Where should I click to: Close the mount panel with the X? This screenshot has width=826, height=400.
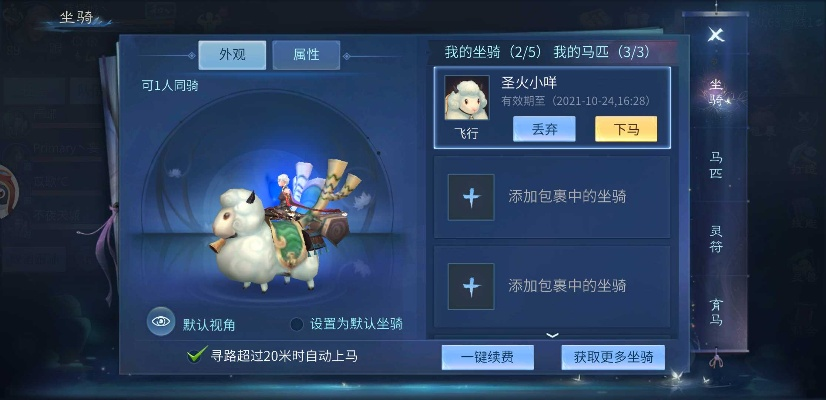point(715,34)
